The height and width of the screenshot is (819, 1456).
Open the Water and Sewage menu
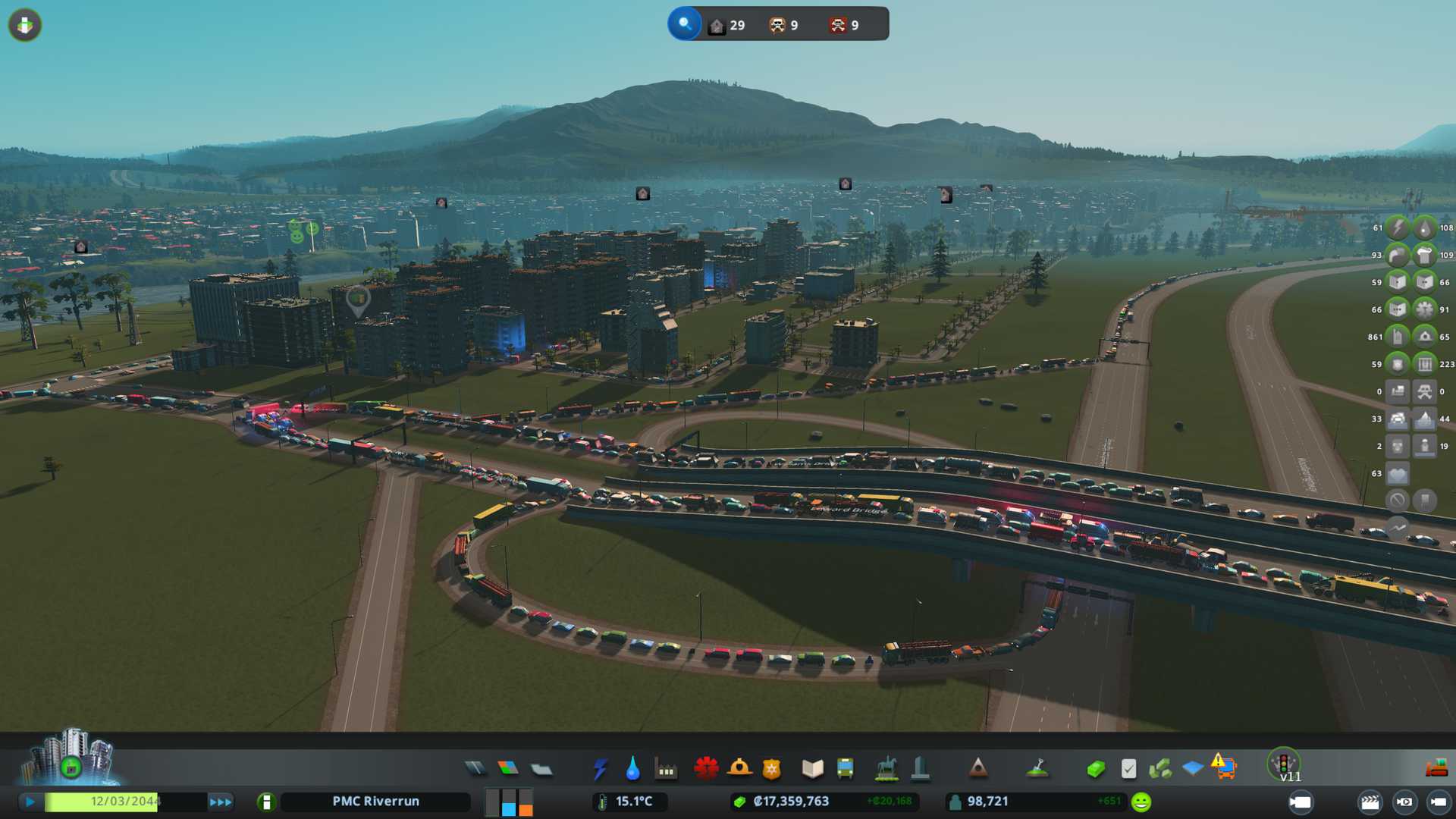pyautogui.click(x=632, y=769)
